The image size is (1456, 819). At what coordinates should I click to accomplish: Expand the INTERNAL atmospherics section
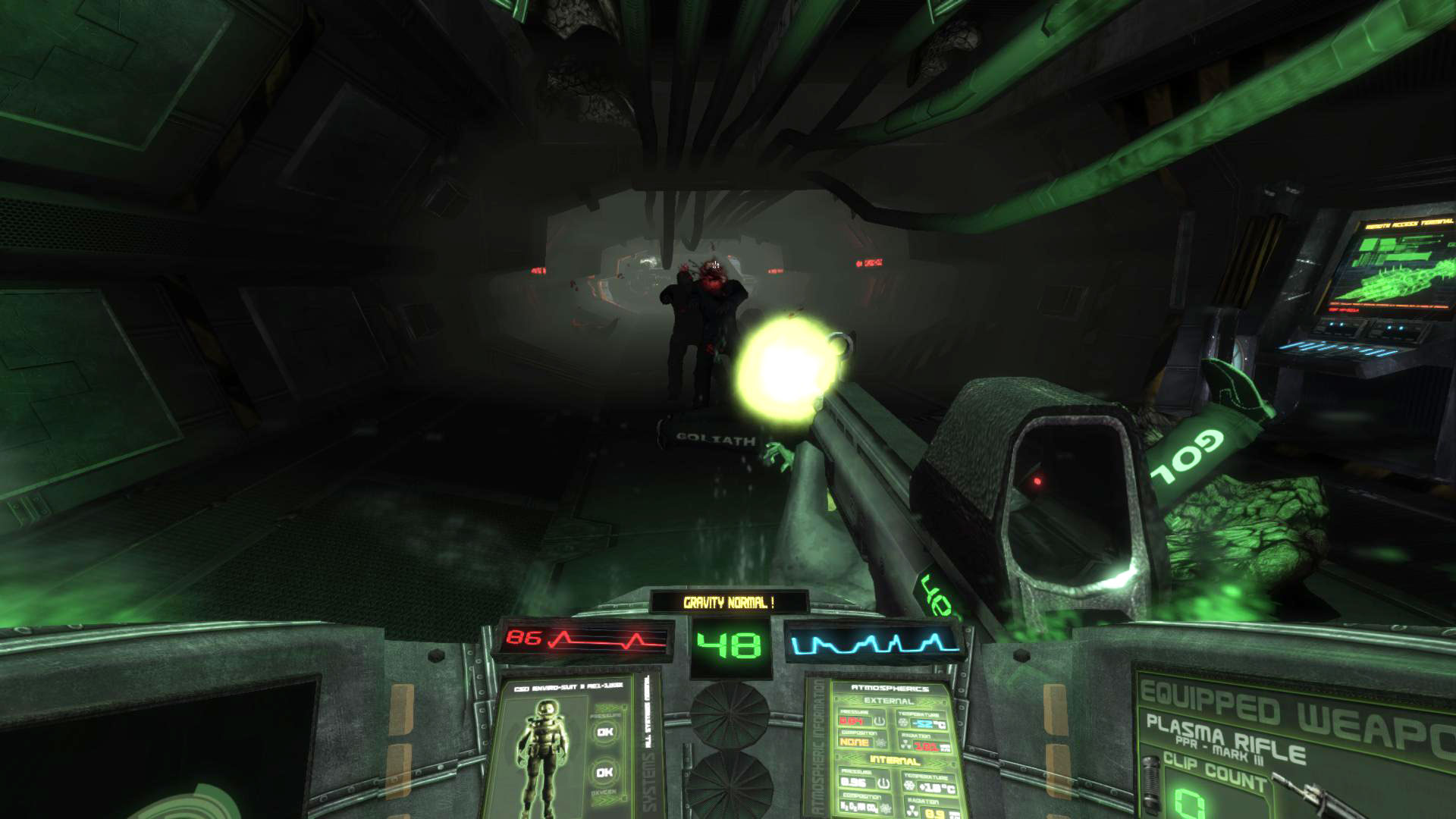(895, 760)
